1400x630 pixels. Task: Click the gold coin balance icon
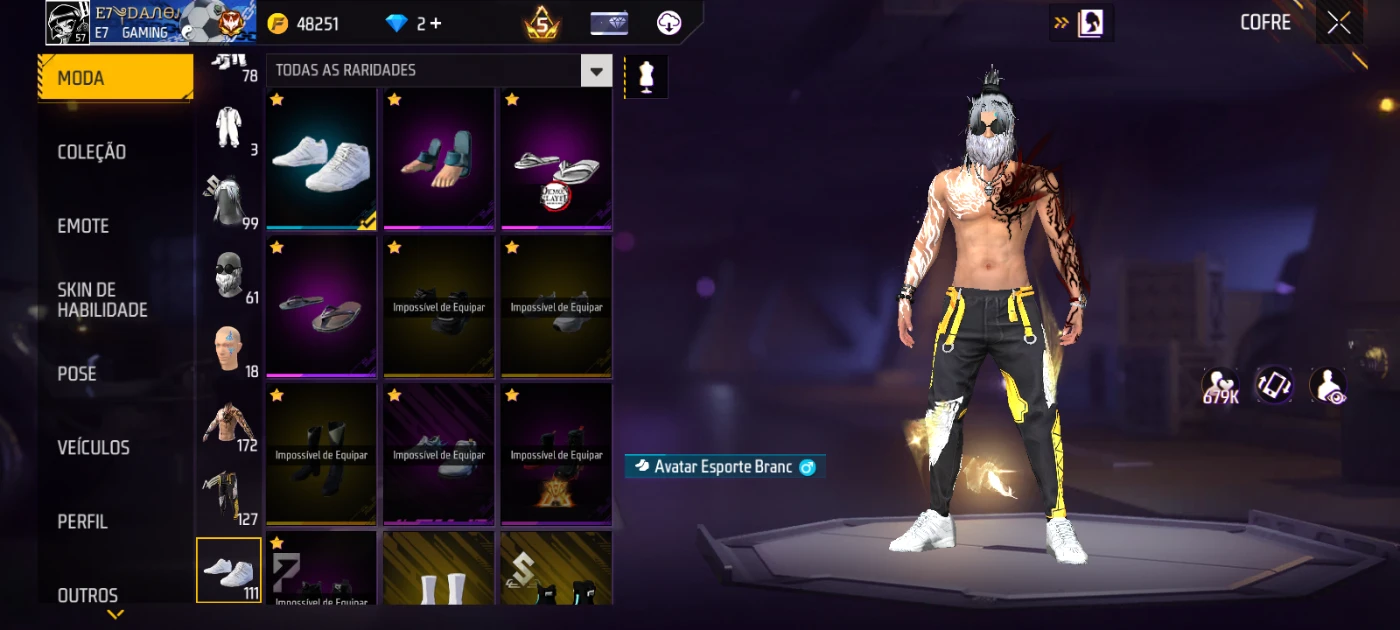click(278, 24)
